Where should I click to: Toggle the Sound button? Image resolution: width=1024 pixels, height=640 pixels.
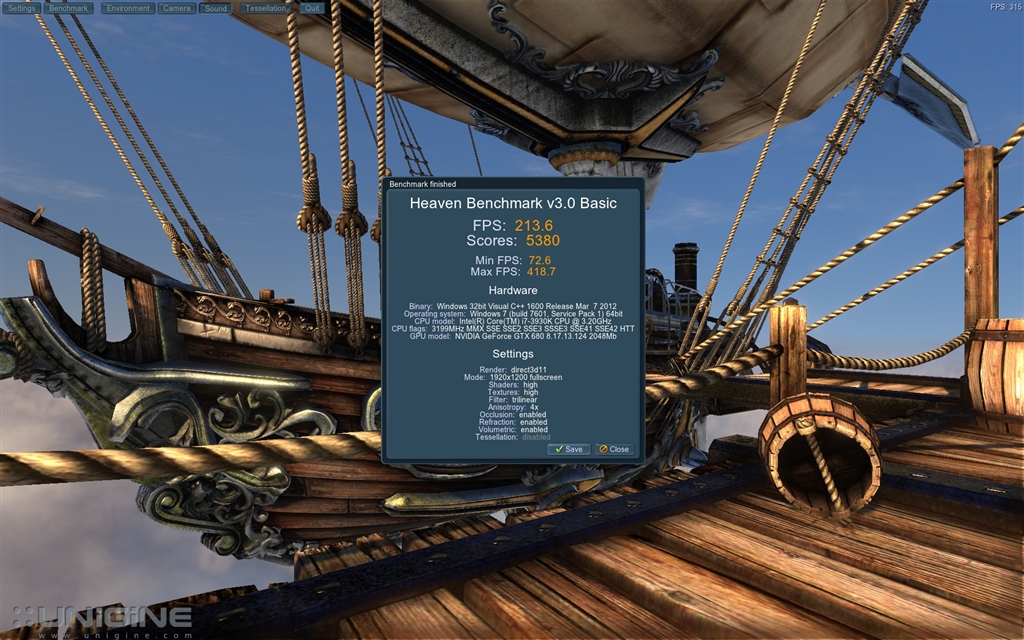tap(215, 8)
